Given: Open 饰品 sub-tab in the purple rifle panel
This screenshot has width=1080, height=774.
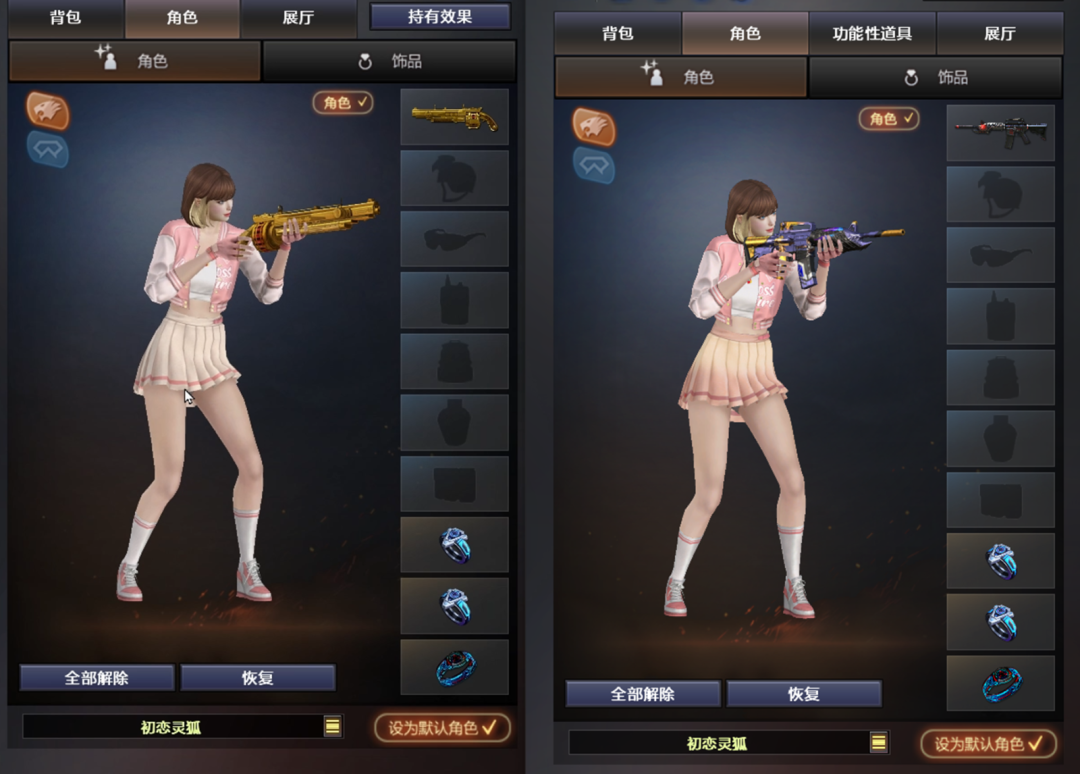Looking at the screenshot, I should [936, 77].
